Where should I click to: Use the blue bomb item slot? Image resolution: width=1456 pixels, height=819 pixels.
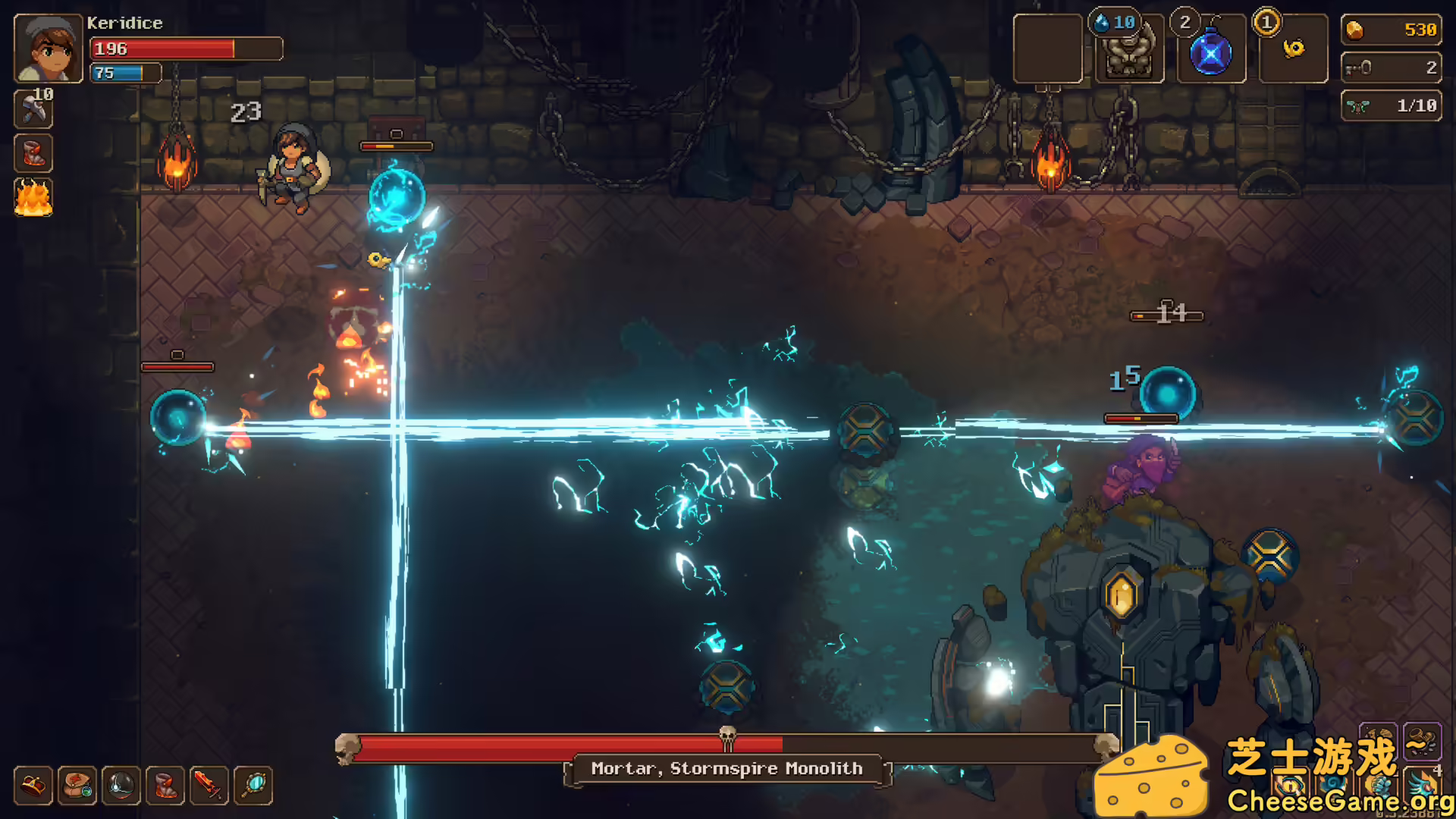pyautogui.click(x=1211, y=52)
